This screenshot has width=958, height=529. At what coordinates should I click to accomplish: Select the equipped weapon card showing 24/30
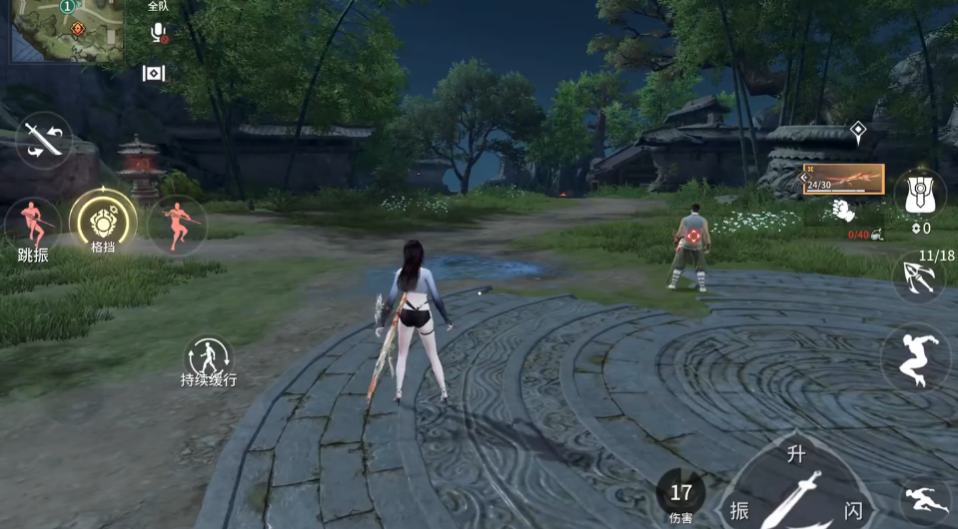tap(843, 180)
